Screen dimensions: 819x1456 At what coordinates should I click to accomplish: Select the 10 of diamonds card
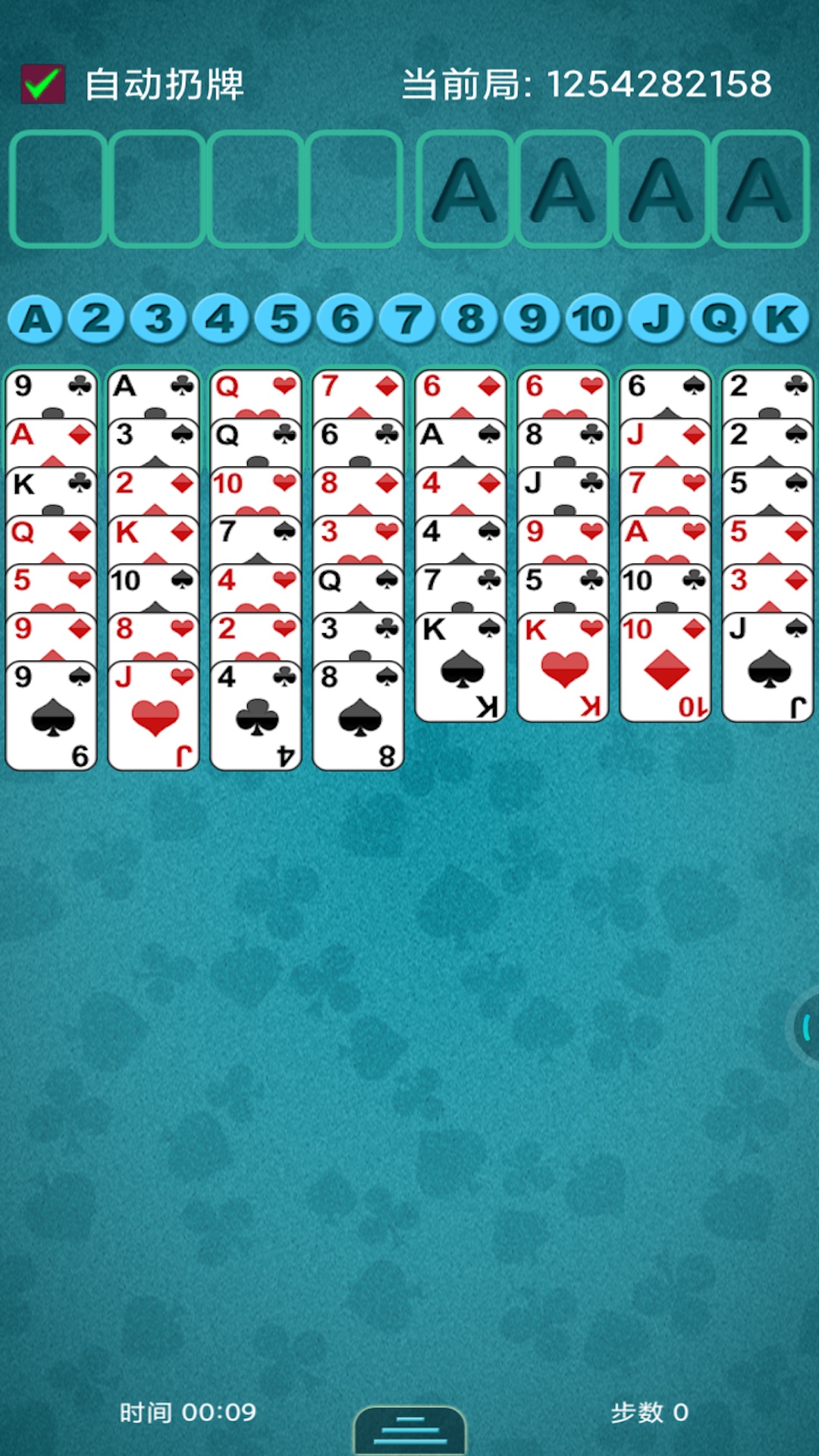pyautogui.click(x=666, y=669)
